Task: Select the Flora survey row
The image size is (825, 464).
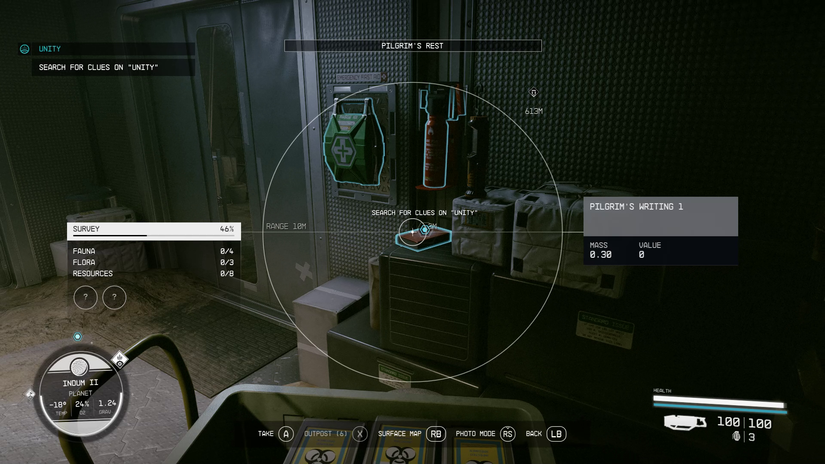Action: point(153,262)
